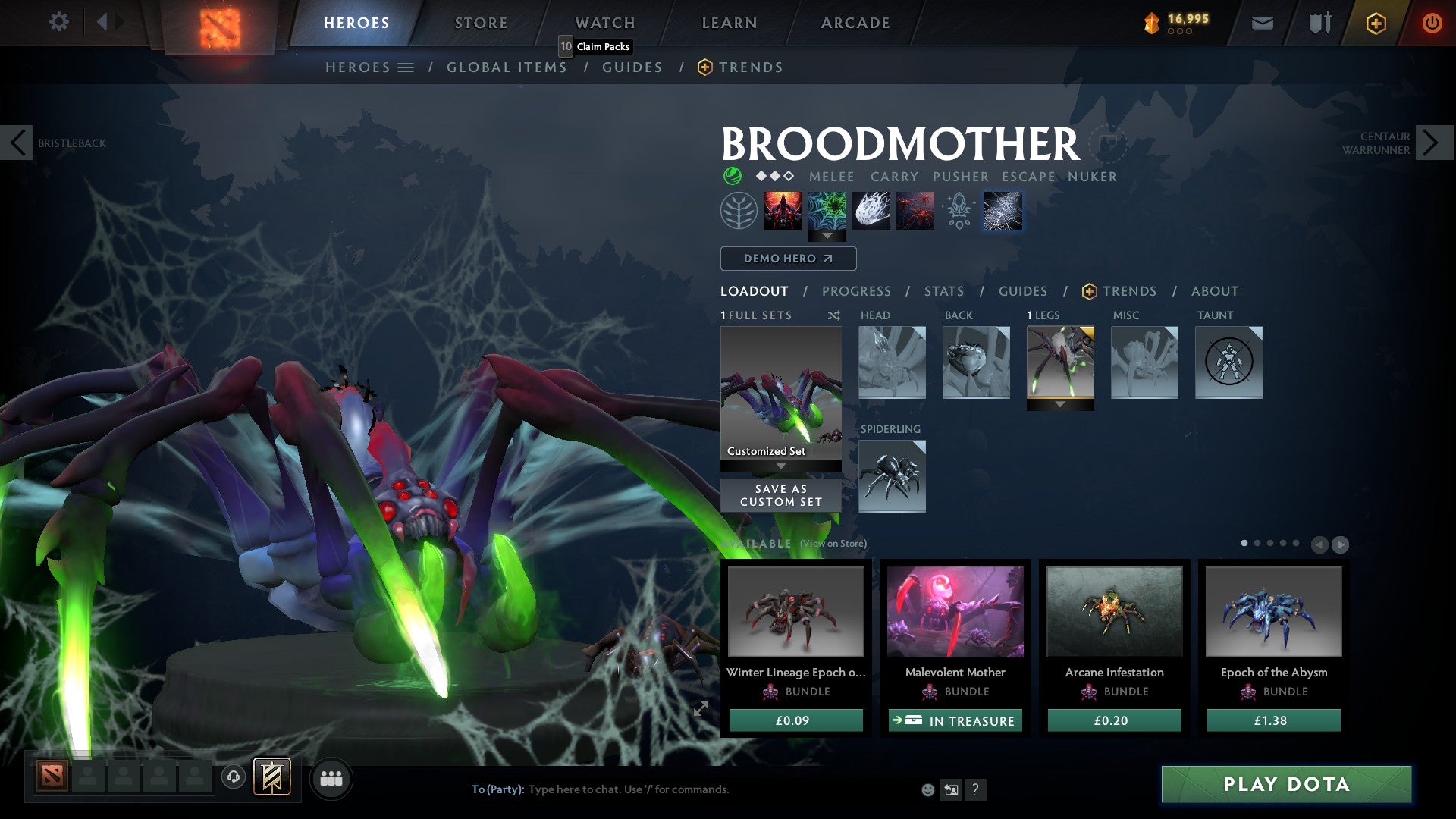Viewport: 1456px width, 819px height.
Task: Expand the Heroes hamburger menu
Action: pos(407,67)
